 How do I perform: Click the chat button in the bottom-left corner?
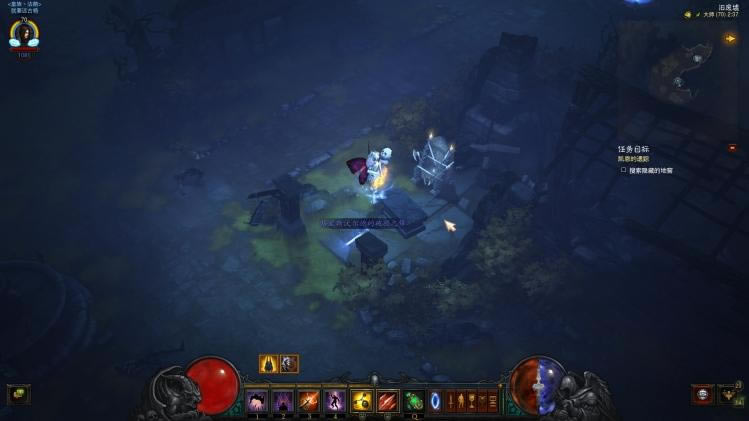click(x=17, y=395)
